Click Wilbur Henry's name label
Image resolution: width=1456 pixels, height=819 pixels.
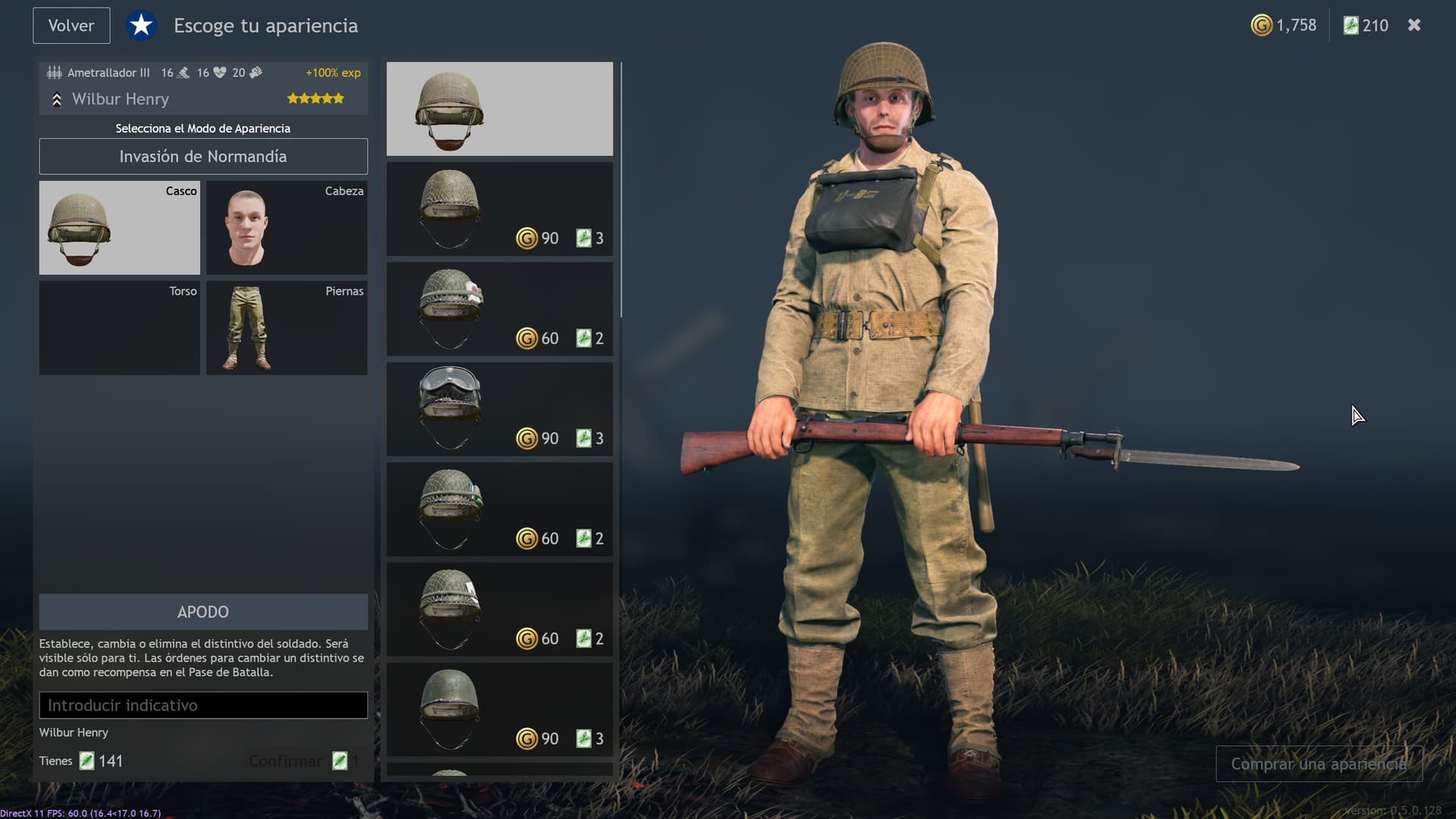(120, 99)
